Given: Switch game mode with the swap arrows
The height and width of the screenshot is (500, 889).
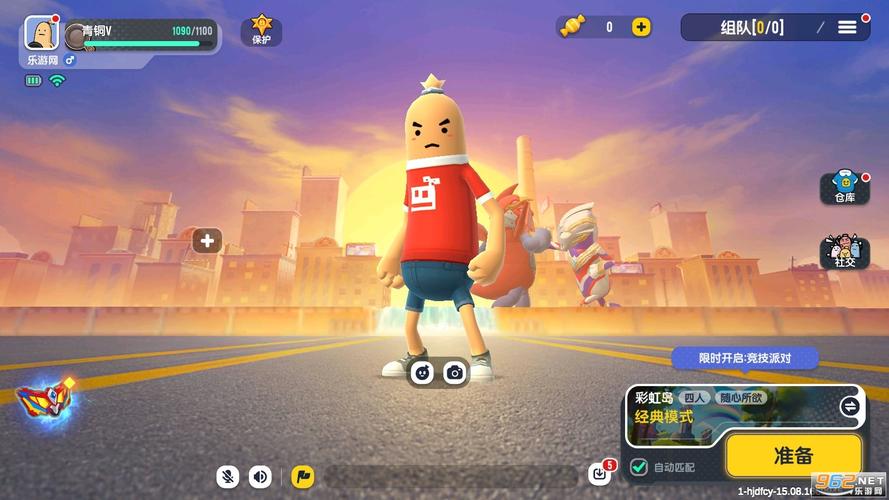Looking at the screenshot, I should point(849,406).
